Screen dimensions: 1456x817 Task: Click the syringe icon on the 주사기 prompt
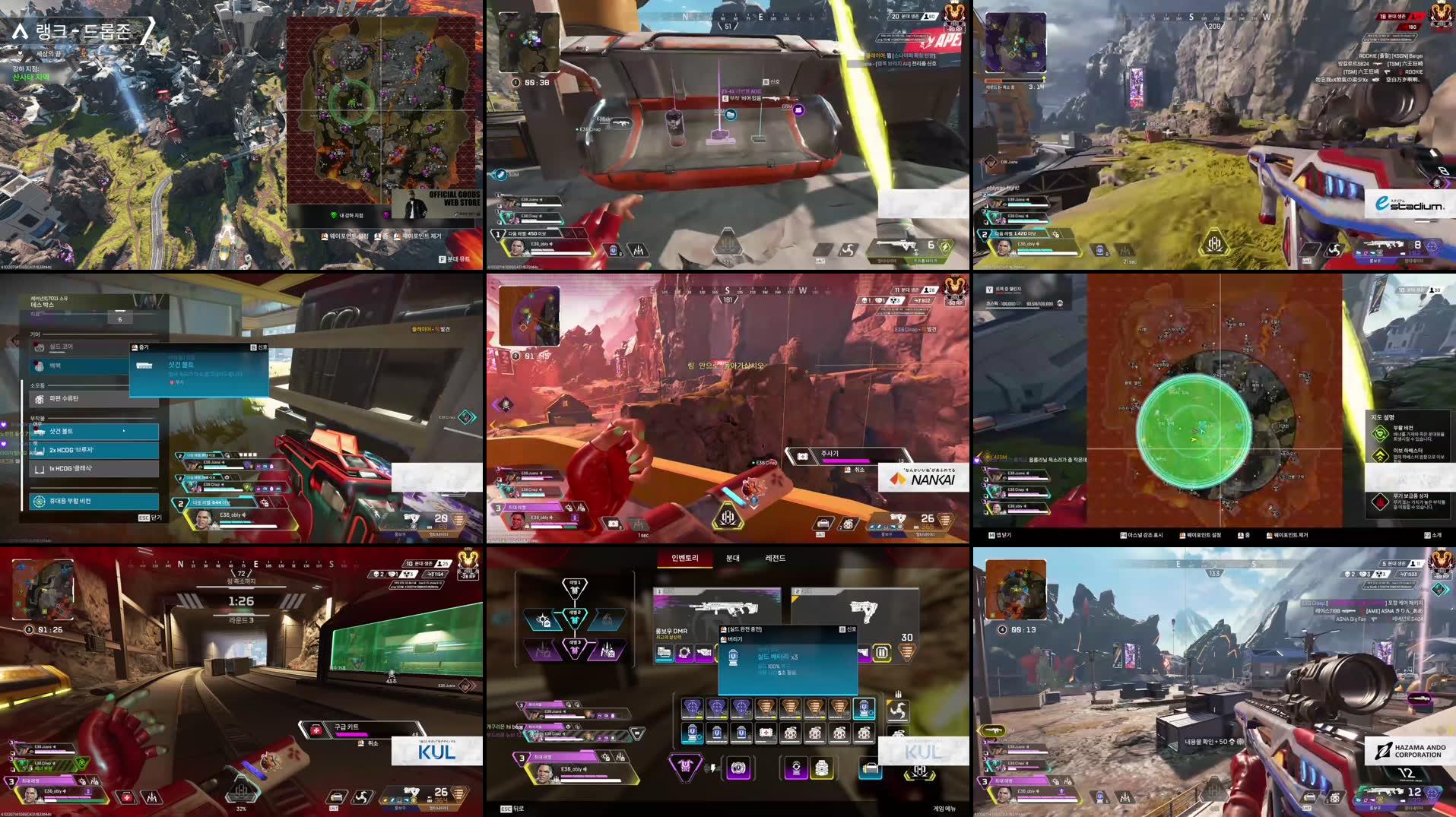802,456
